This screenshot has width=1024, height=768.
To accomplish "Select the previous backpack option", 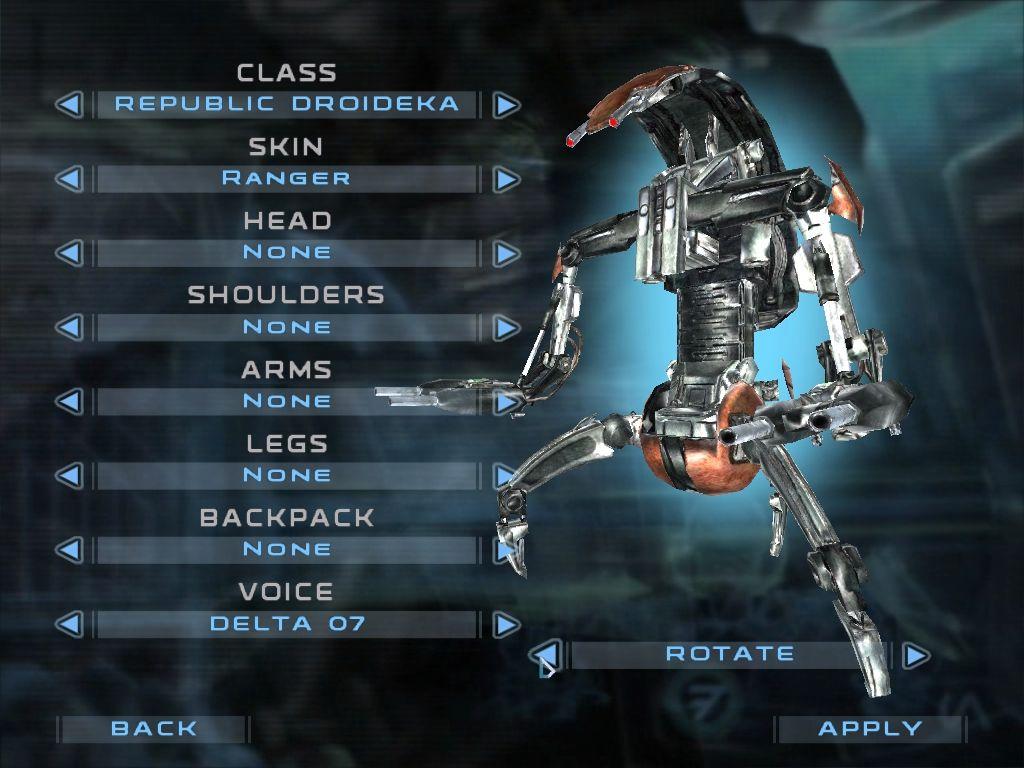I will [68, 549].
